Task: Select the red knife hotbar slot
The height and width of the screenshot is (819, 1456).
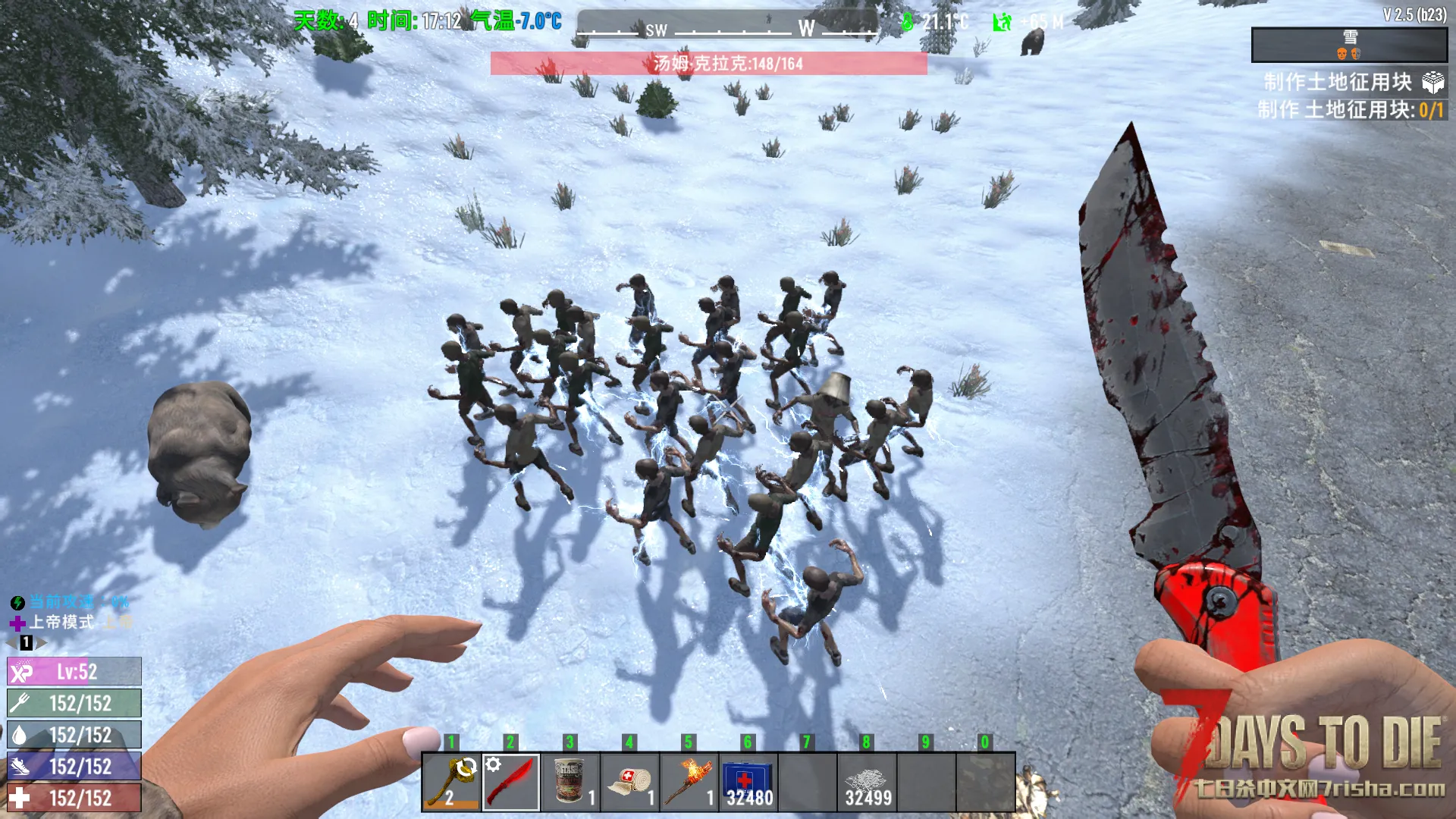Action: 511,783
